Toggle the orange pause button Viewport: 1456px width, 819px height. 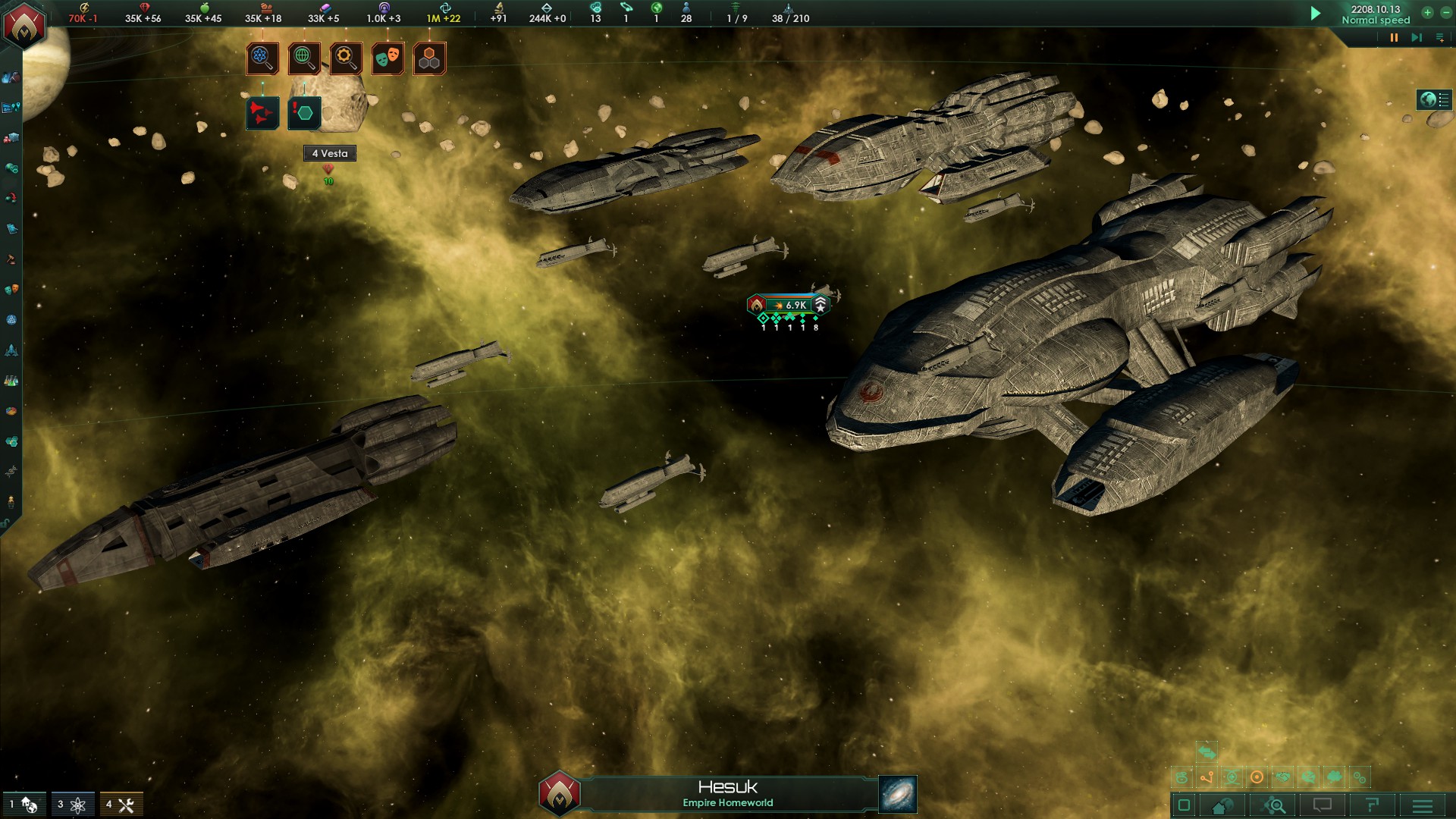(x=1394, y=37)
